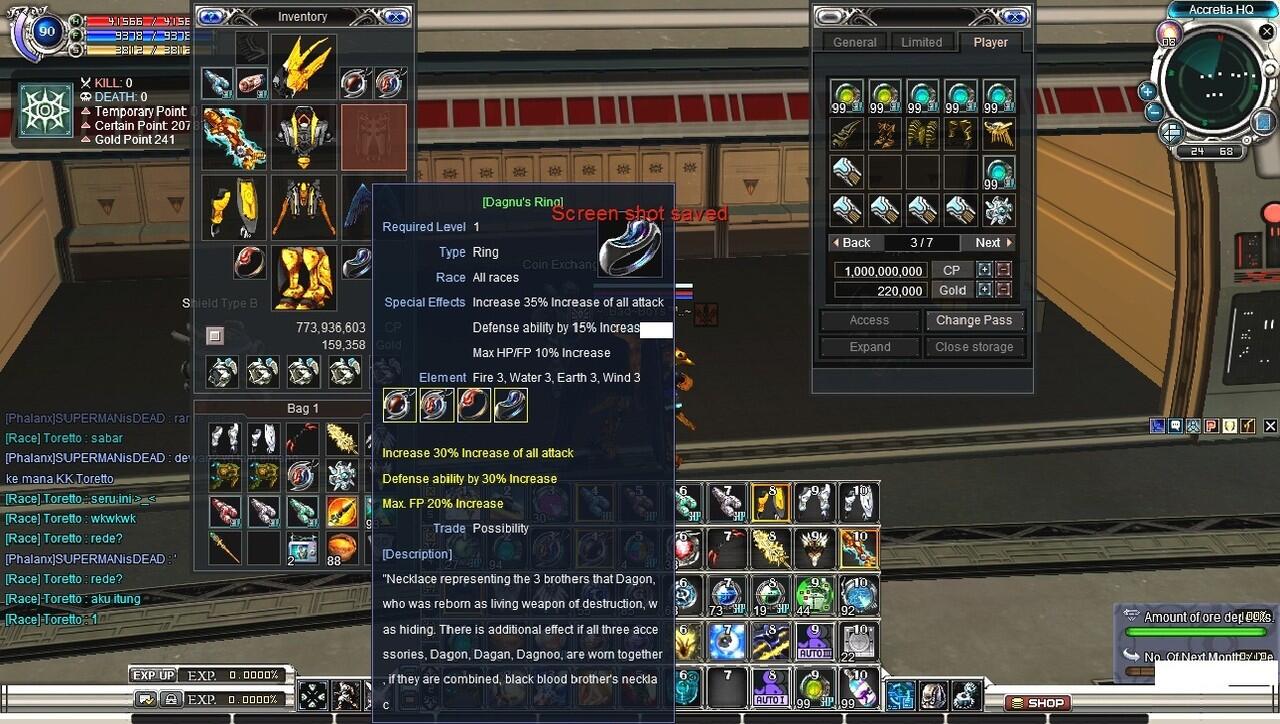This screenshot has width=1280, height=724.
Task: Open the Limited storage tab
Action: [922, 42]
